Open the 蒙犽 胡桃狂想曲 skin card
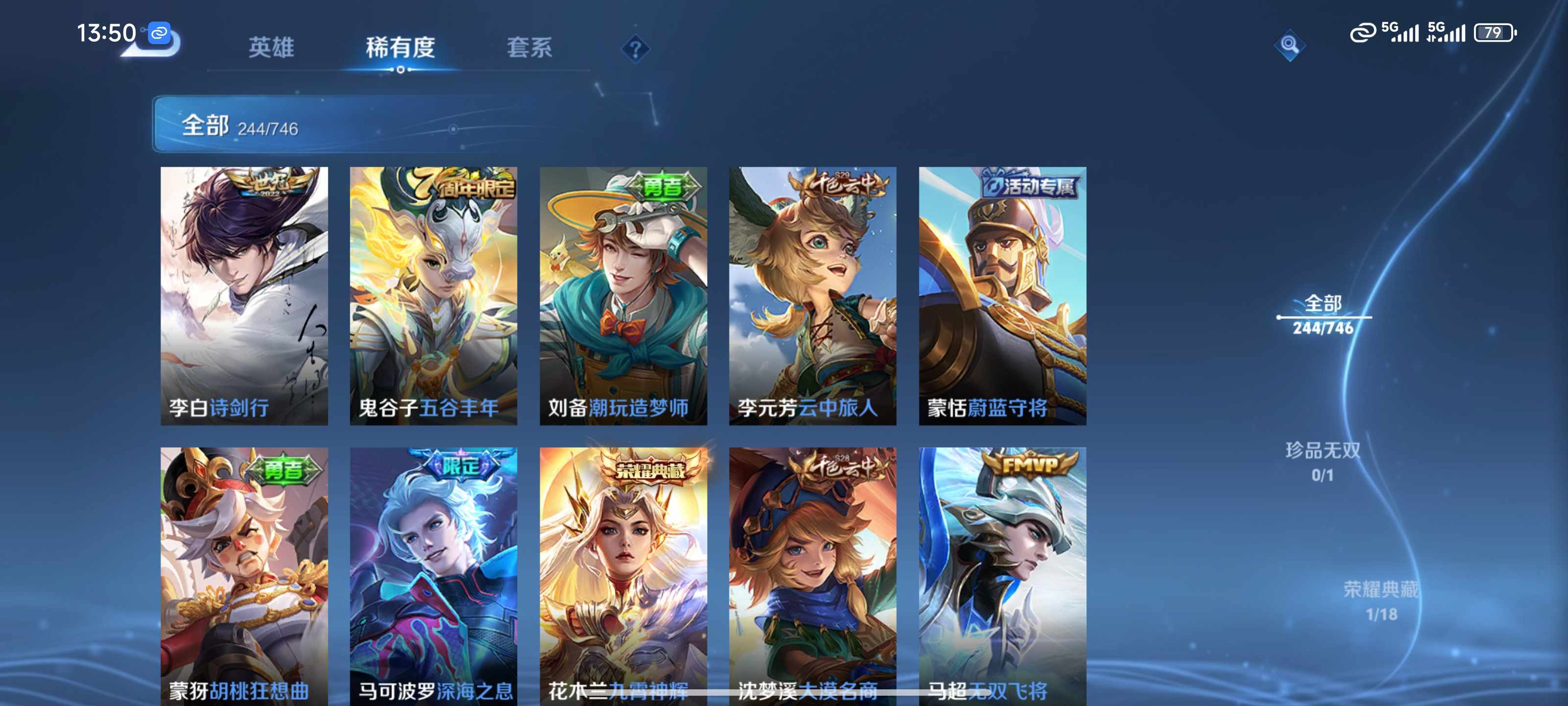Screen dimensions: 1568x706 coord(244,576)
